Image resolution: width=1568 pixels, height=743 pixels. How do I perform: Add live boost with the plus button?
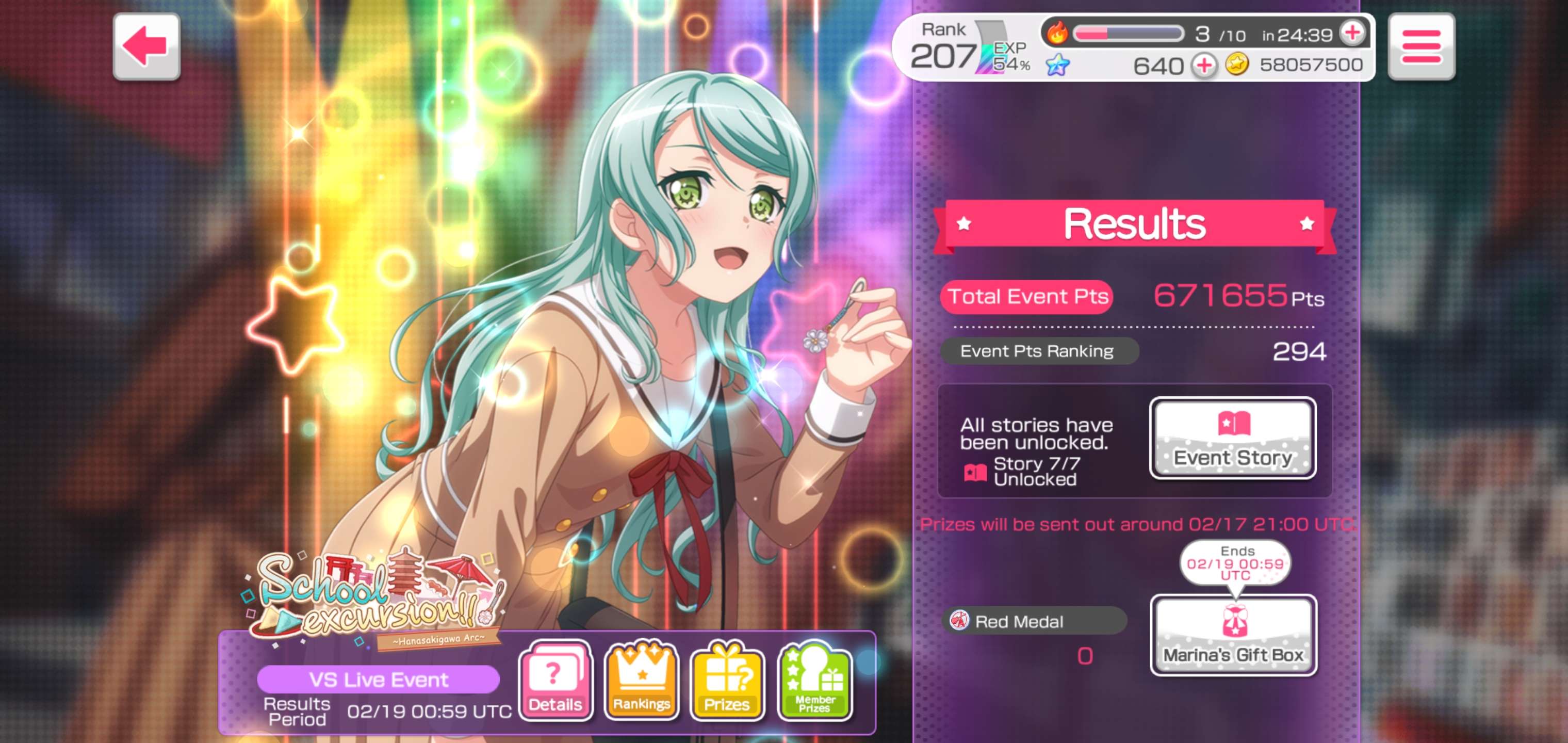pyautogui.click(x=1352, y=33)
